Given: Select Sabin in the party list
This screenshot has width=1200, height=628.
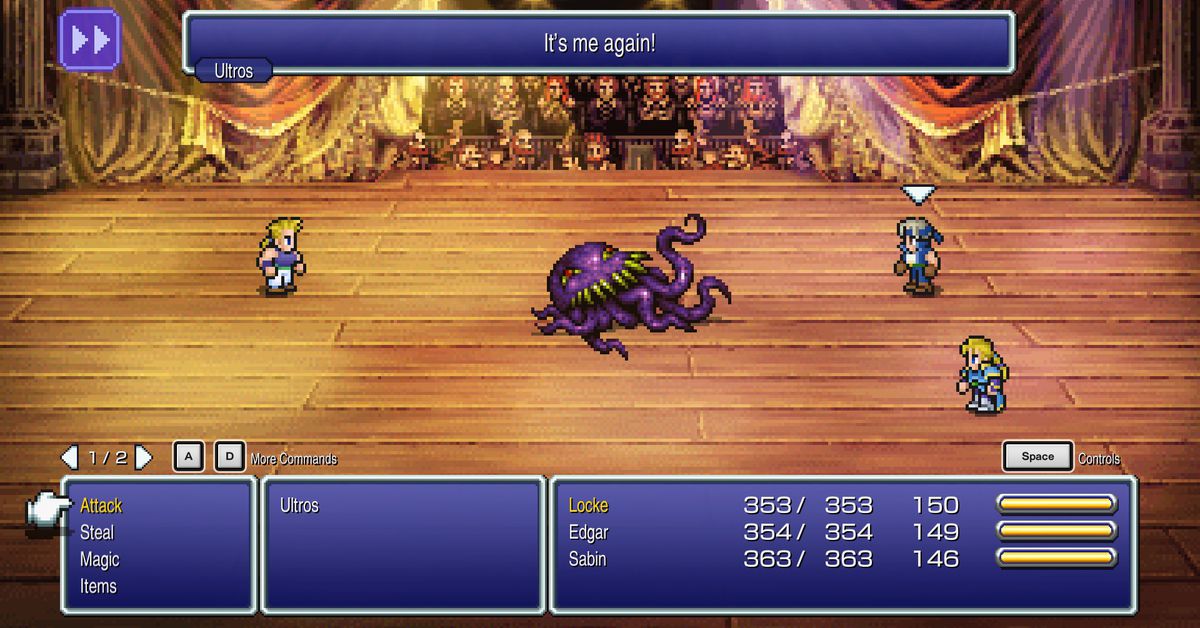Looking at the screenshot, I should pyautogui.click(x=588, y=559).
